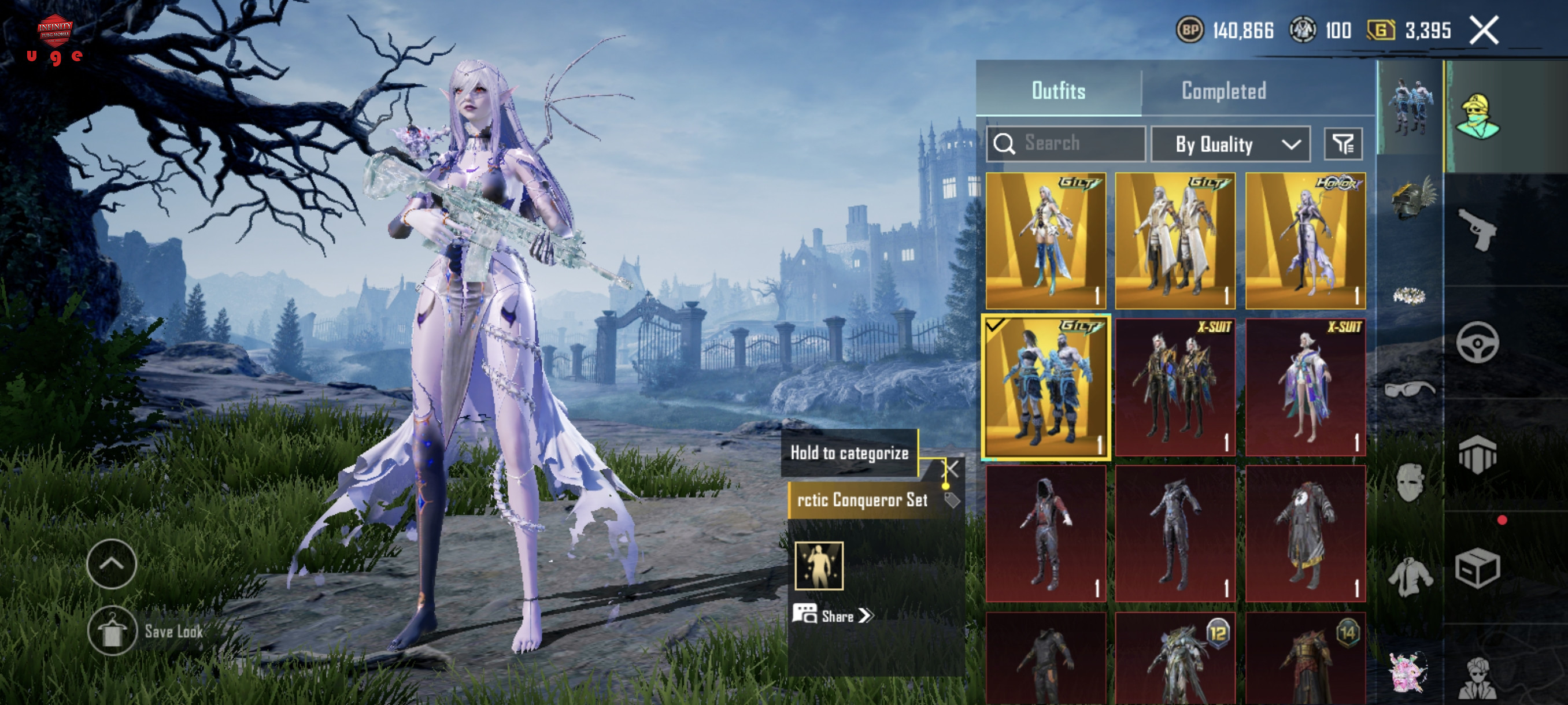Screen dimensions: 1568x705
Task: Select the mask face category
Action: pos(1410,482)
